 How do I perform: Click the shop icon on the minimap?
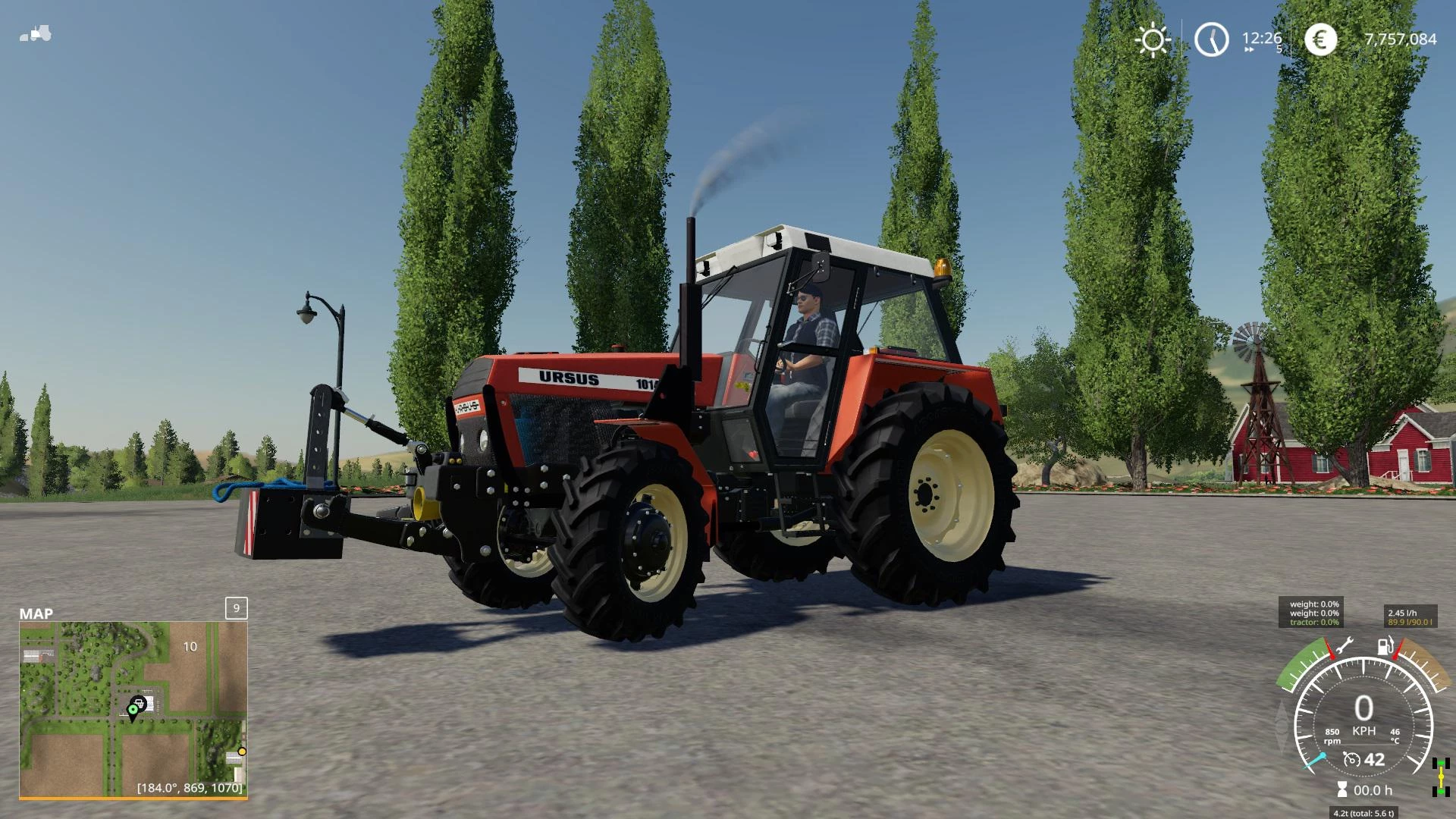(x=140, y=702)
